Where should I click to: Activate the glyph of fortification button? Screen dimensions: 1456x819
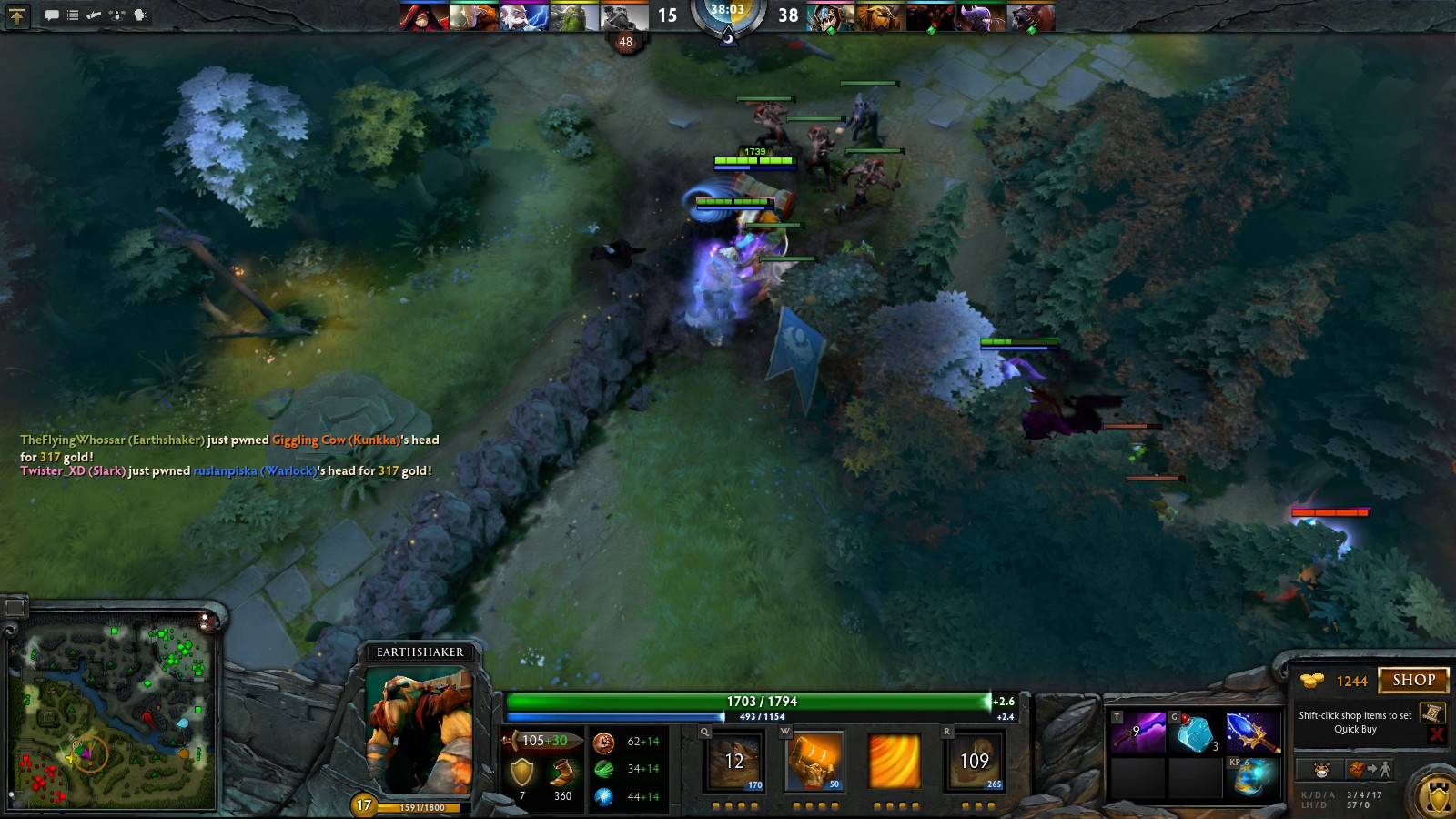point(1437,797)
